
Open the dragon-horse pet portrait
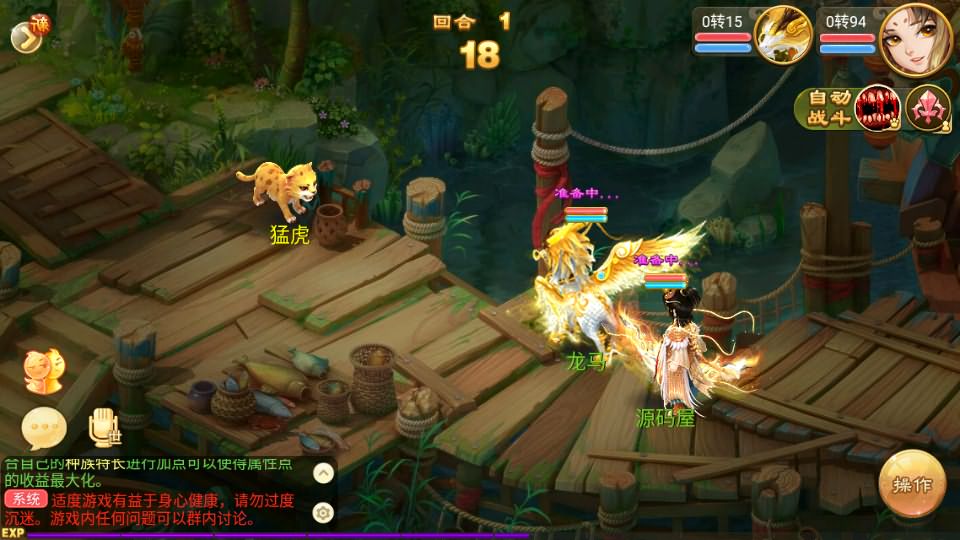click(x=782, y=34)
